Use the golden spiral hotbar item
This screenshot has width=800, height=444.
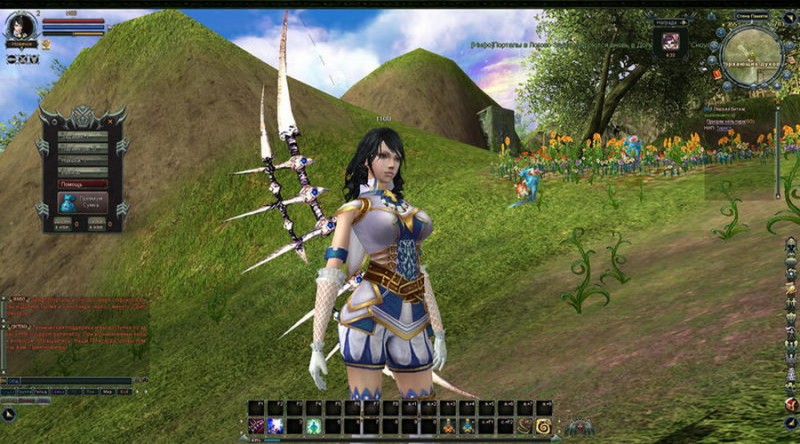543,426
